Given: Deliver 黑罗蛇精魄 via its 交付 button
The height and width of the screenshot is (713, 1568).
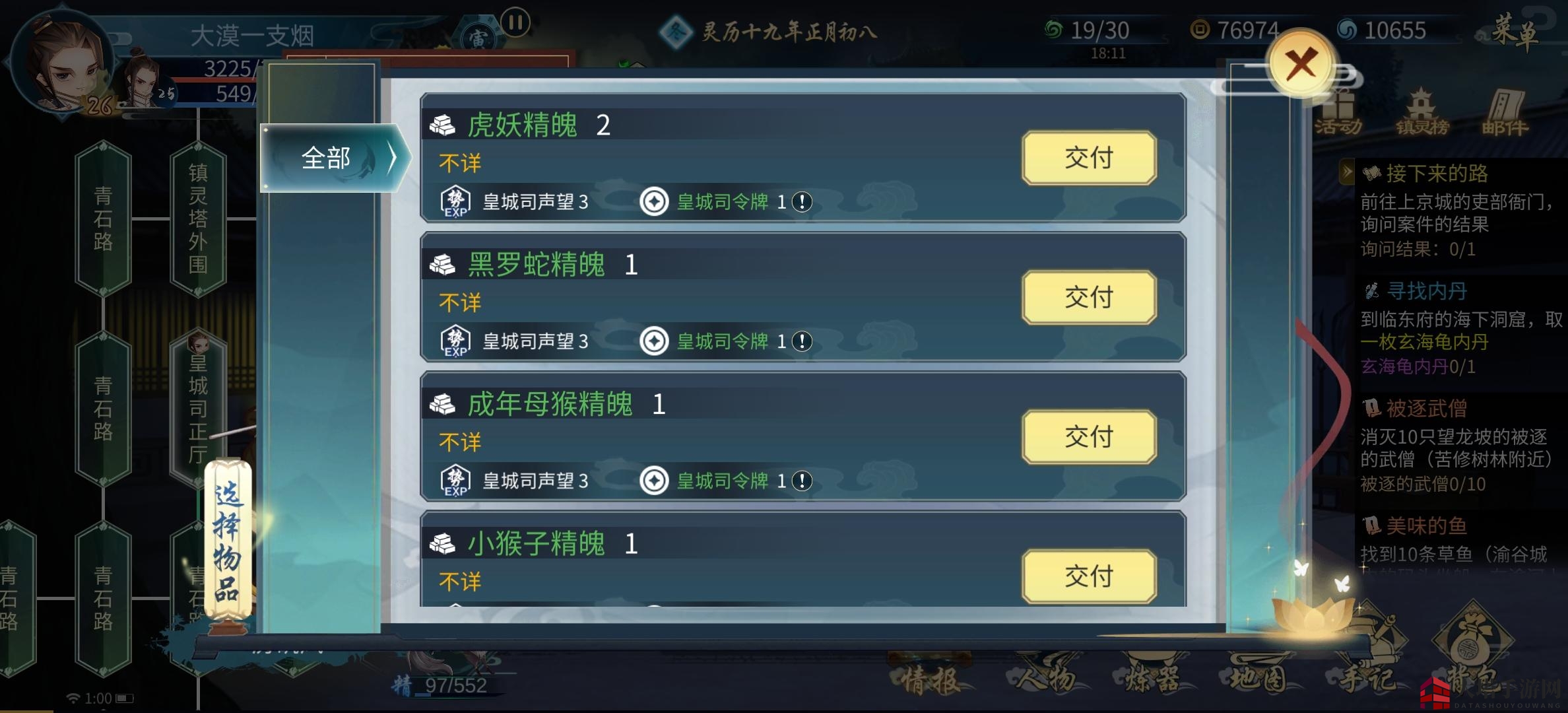Looking at the screenshot, I should click(1090, 298).
